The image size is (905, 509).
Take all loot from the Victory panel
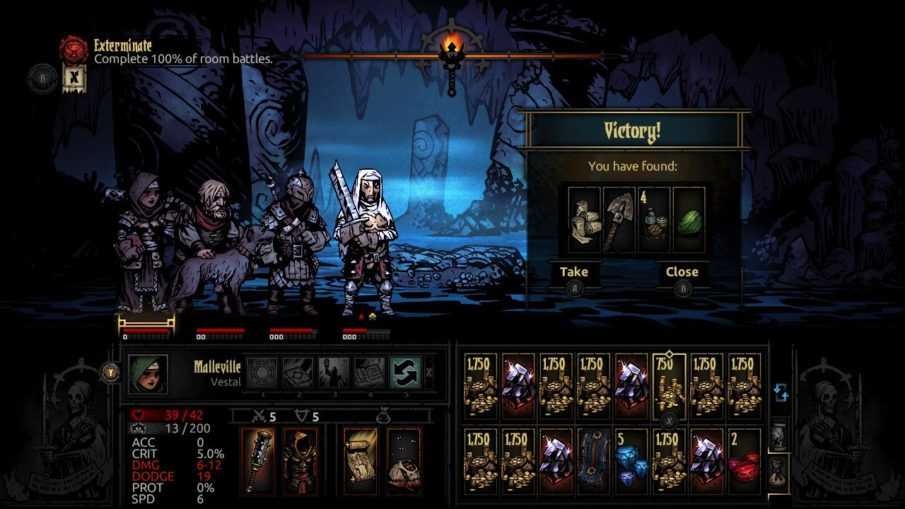click(574, 272)
